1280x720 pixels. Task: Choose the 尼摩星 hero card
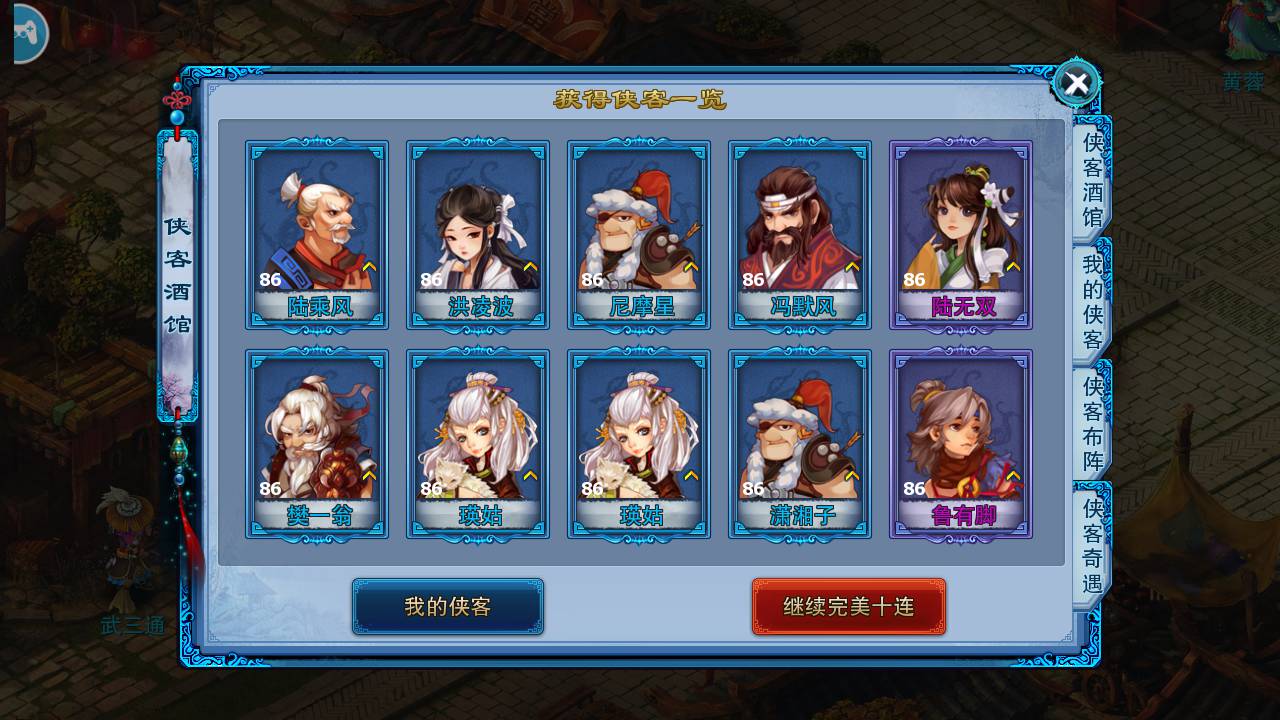(639, 235)
